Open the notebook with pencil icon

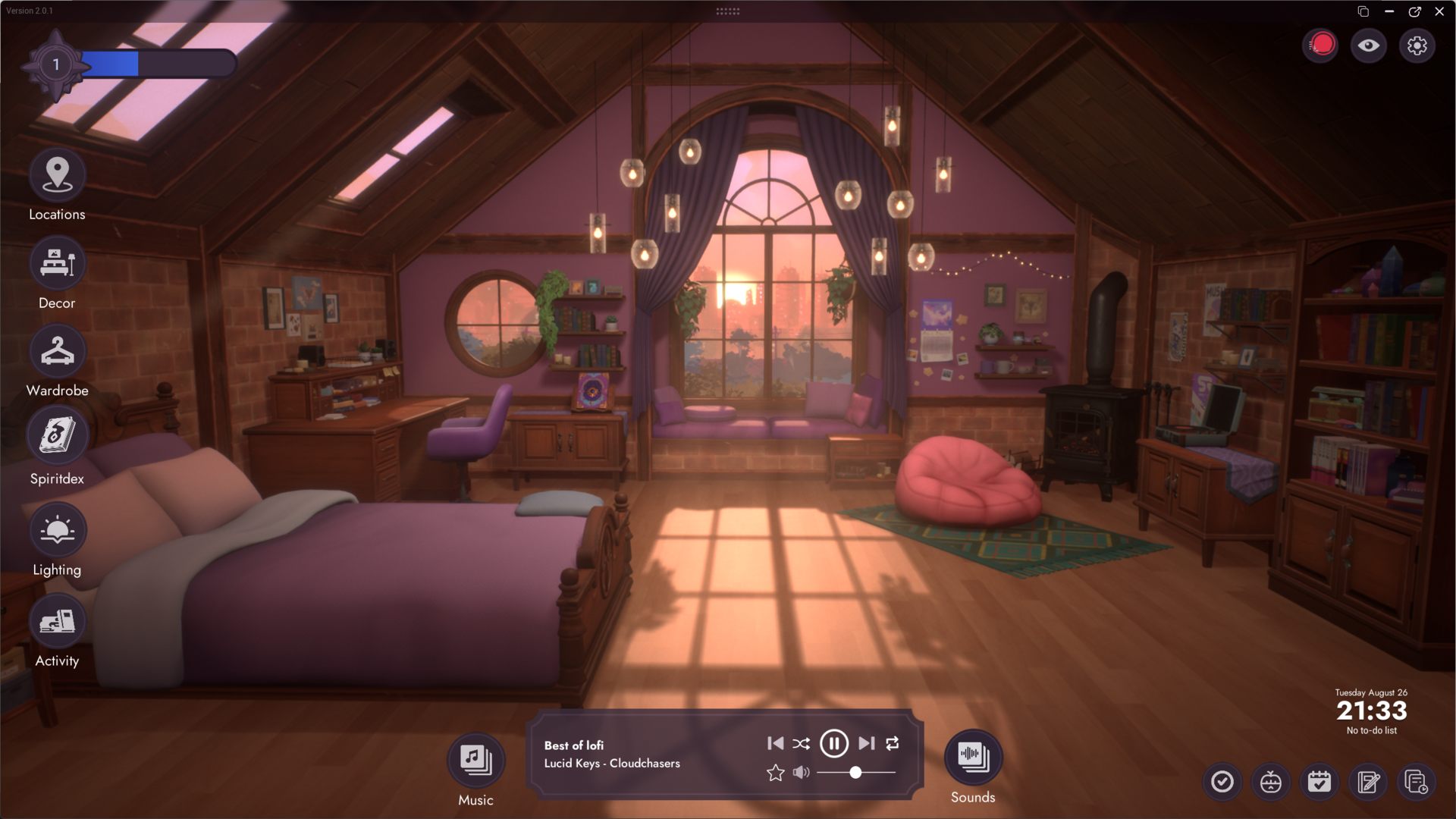pyautogui.click(x=1368, y=782)
